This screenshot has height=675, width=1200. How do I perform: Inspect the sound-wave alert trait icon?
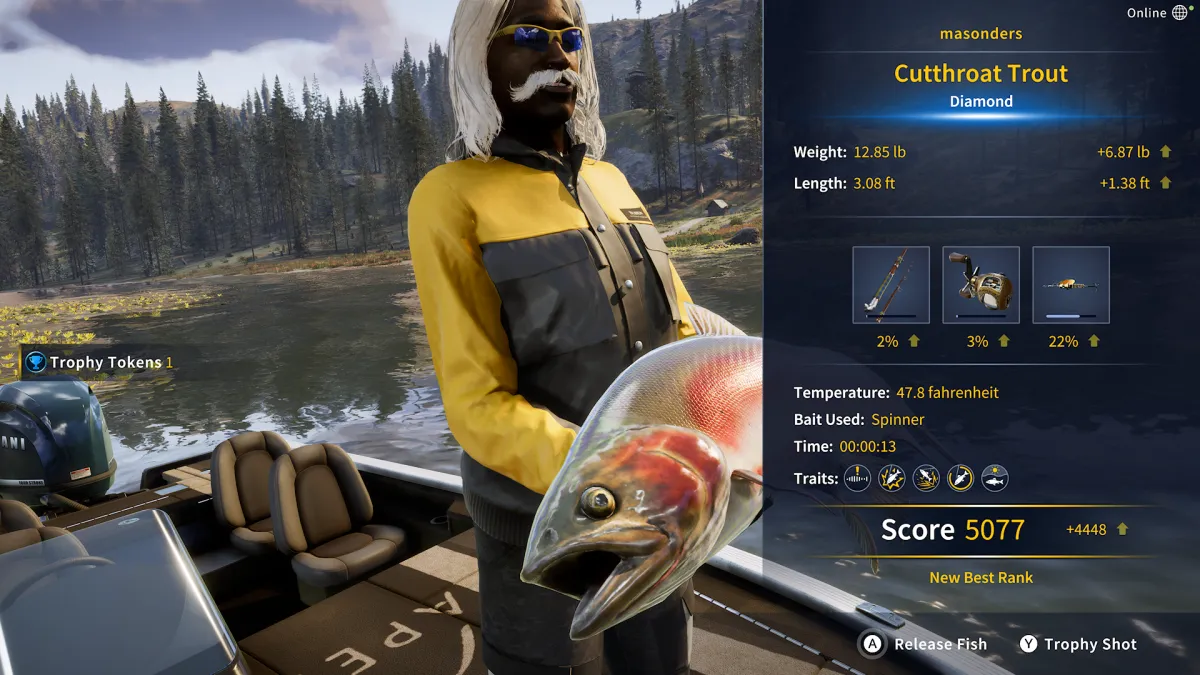tap(857, 478)
